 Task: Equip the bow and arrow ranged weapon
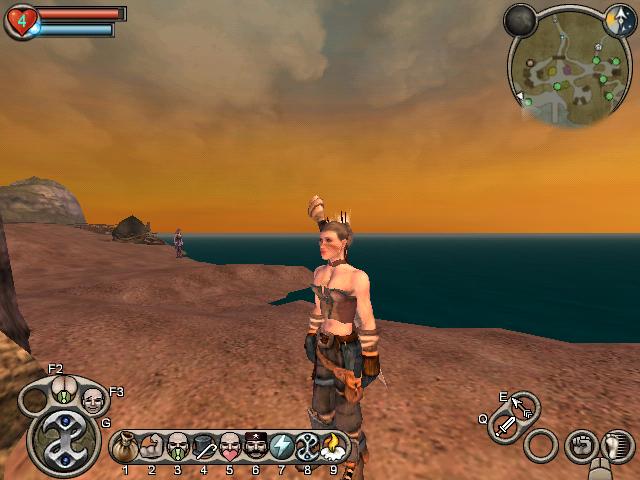point(523,407)
